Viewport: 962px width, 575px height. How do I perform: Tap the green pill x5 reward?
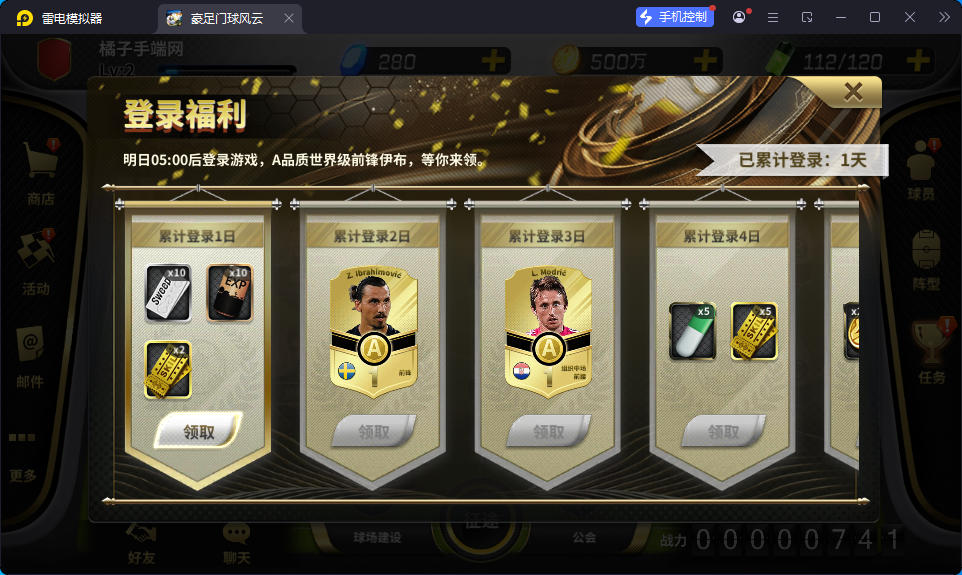click(692, 331)
